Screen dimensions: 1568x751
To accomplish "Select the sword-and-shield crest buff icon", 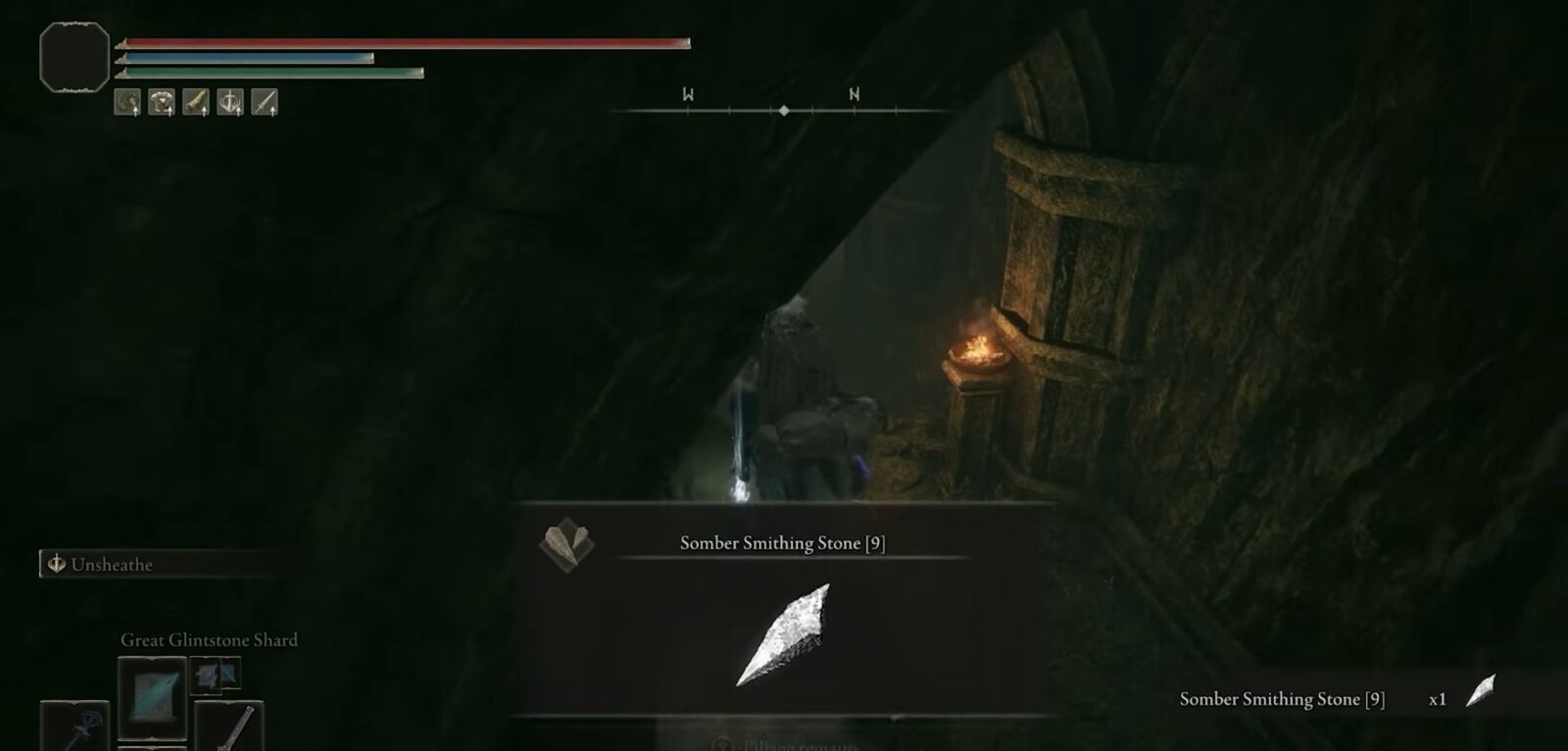I will click(230, 102).
